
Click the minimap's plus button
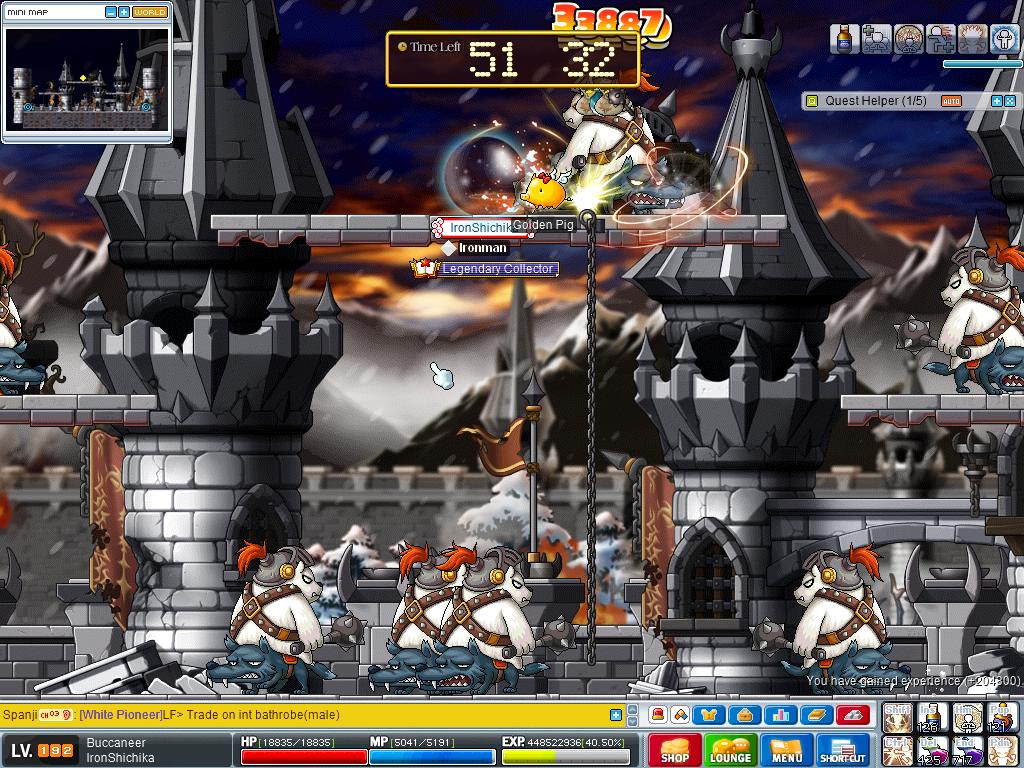coord(123,12)
